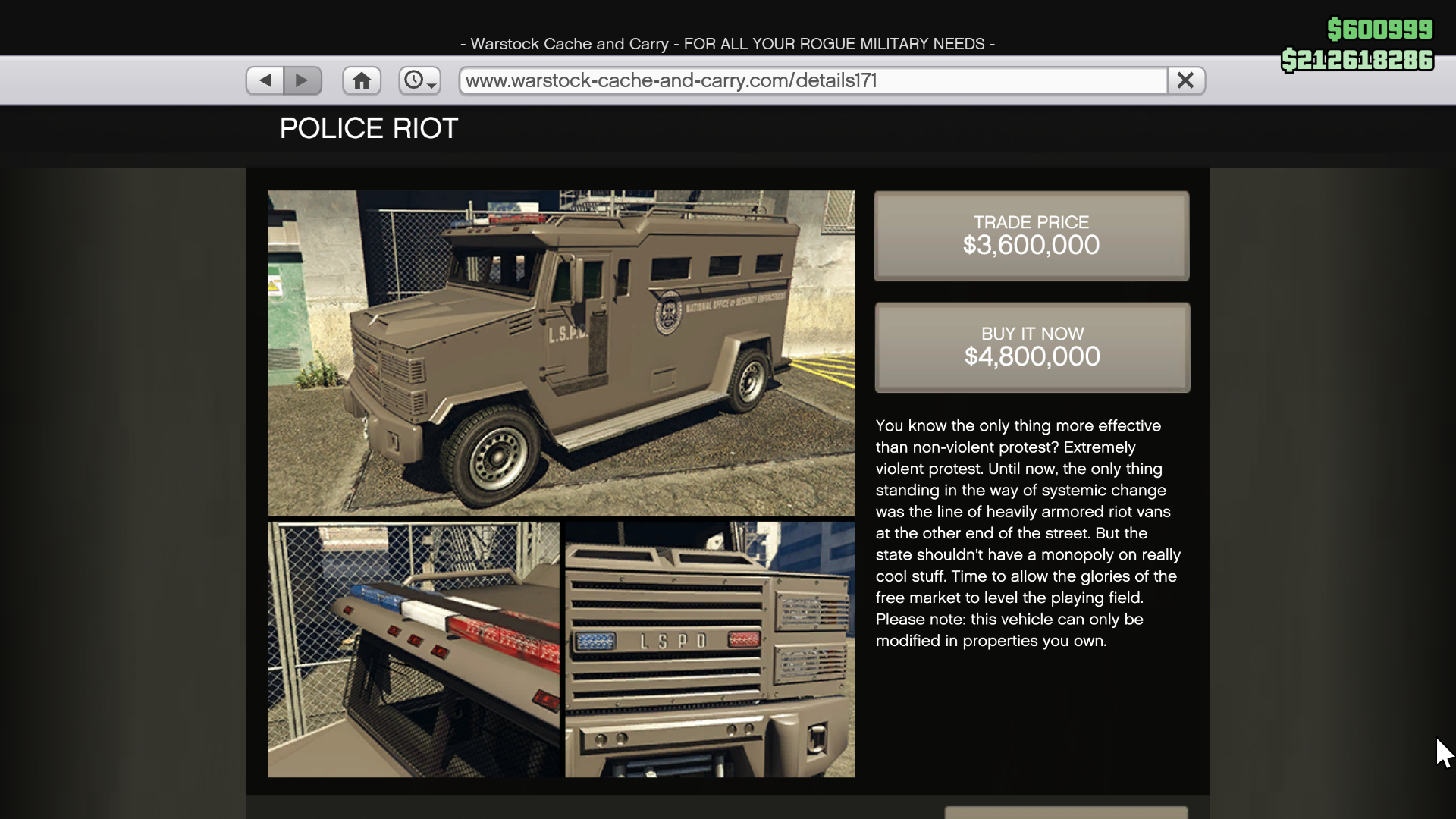Expand the history dropdown arrow
This screenshot has width=1456, height=819.
click(x=430, y=86)
